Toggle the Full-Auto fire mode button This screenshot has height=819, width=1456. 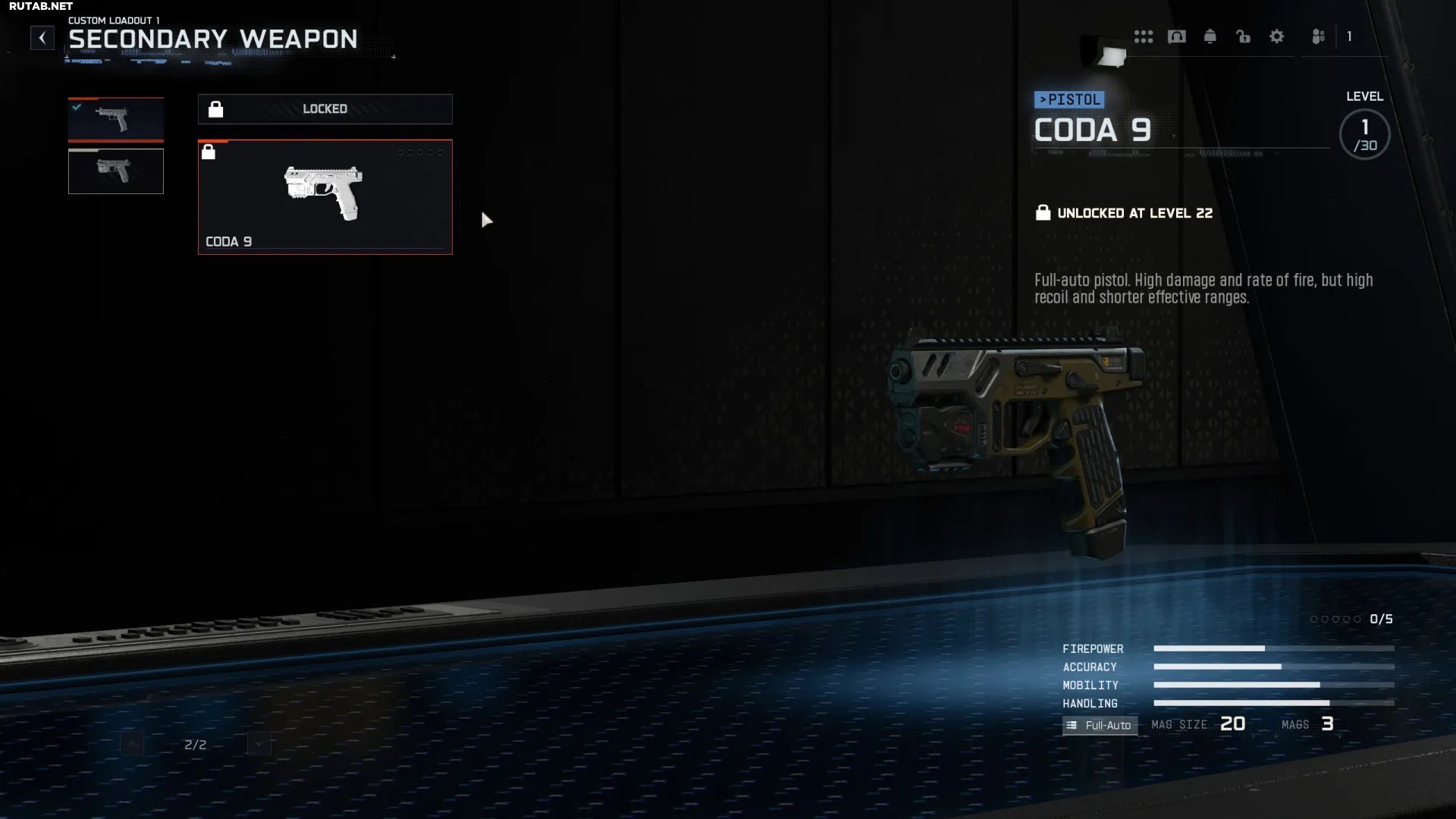[1100, 725]
